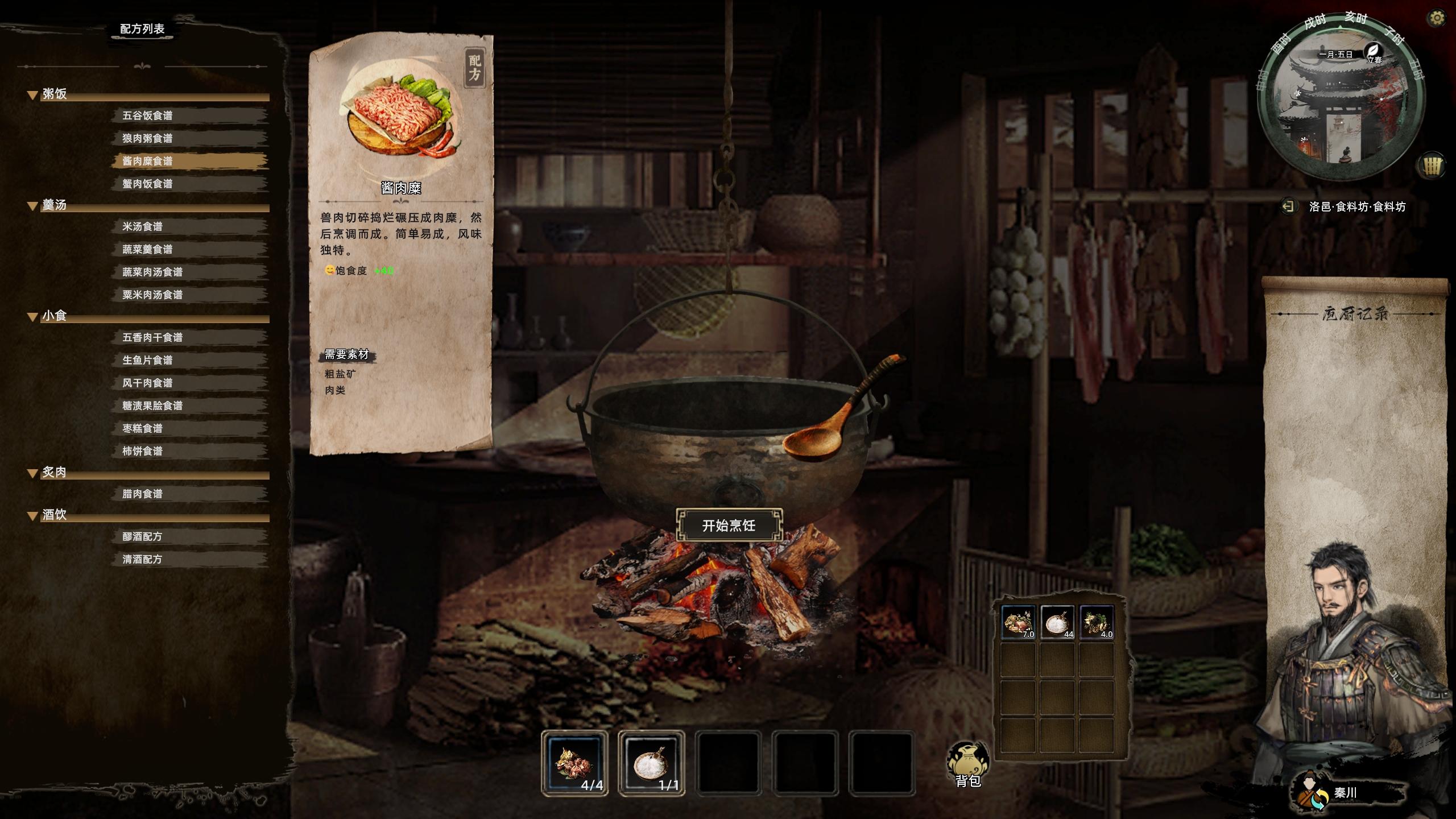Open the settings gear icon
Screen dimensions: 1456x819
click(1437, 19)
